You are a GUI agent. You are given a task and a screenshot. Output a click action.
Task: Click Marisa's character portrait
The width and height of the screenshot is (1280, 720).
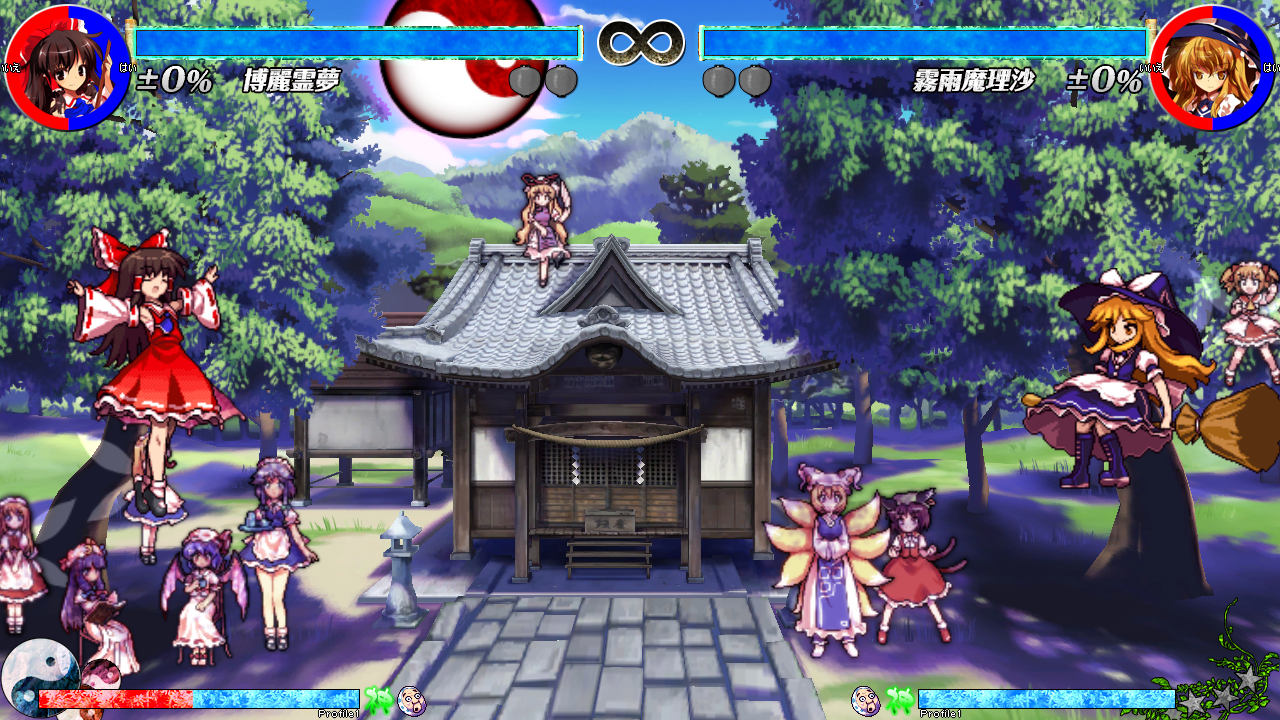click(x=1212, y=68)
